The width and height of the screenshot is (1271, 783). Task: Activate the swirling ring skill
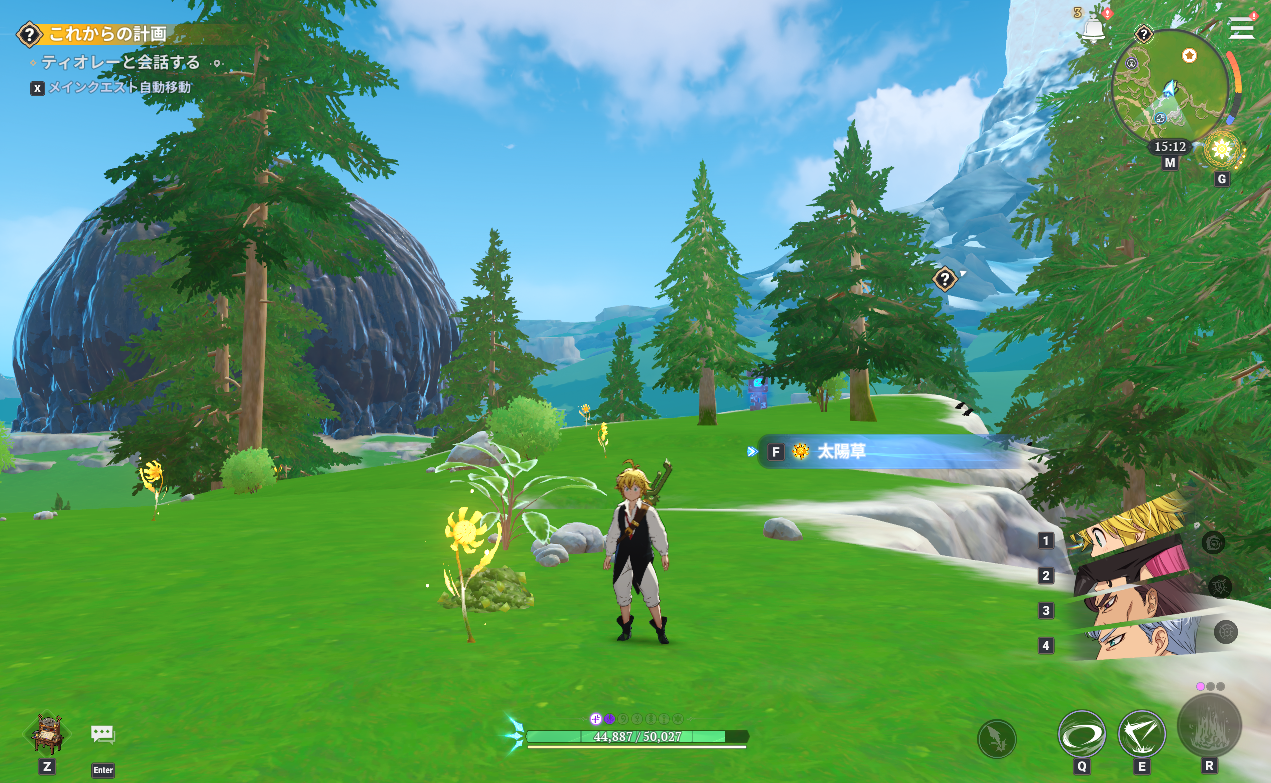pos(1081,734)
